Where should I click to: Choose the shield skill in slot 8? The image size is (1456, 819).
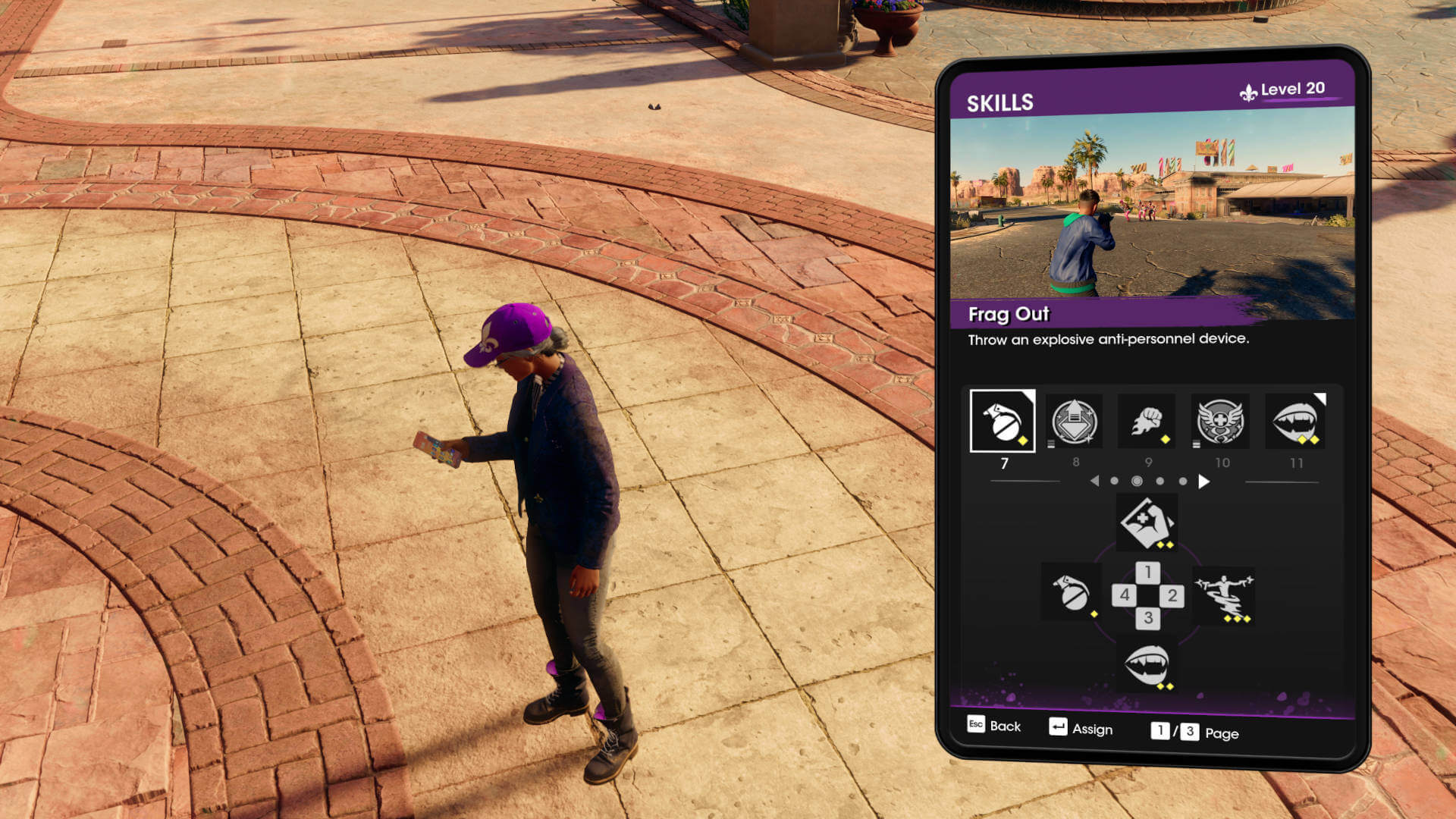[1074, 422]
